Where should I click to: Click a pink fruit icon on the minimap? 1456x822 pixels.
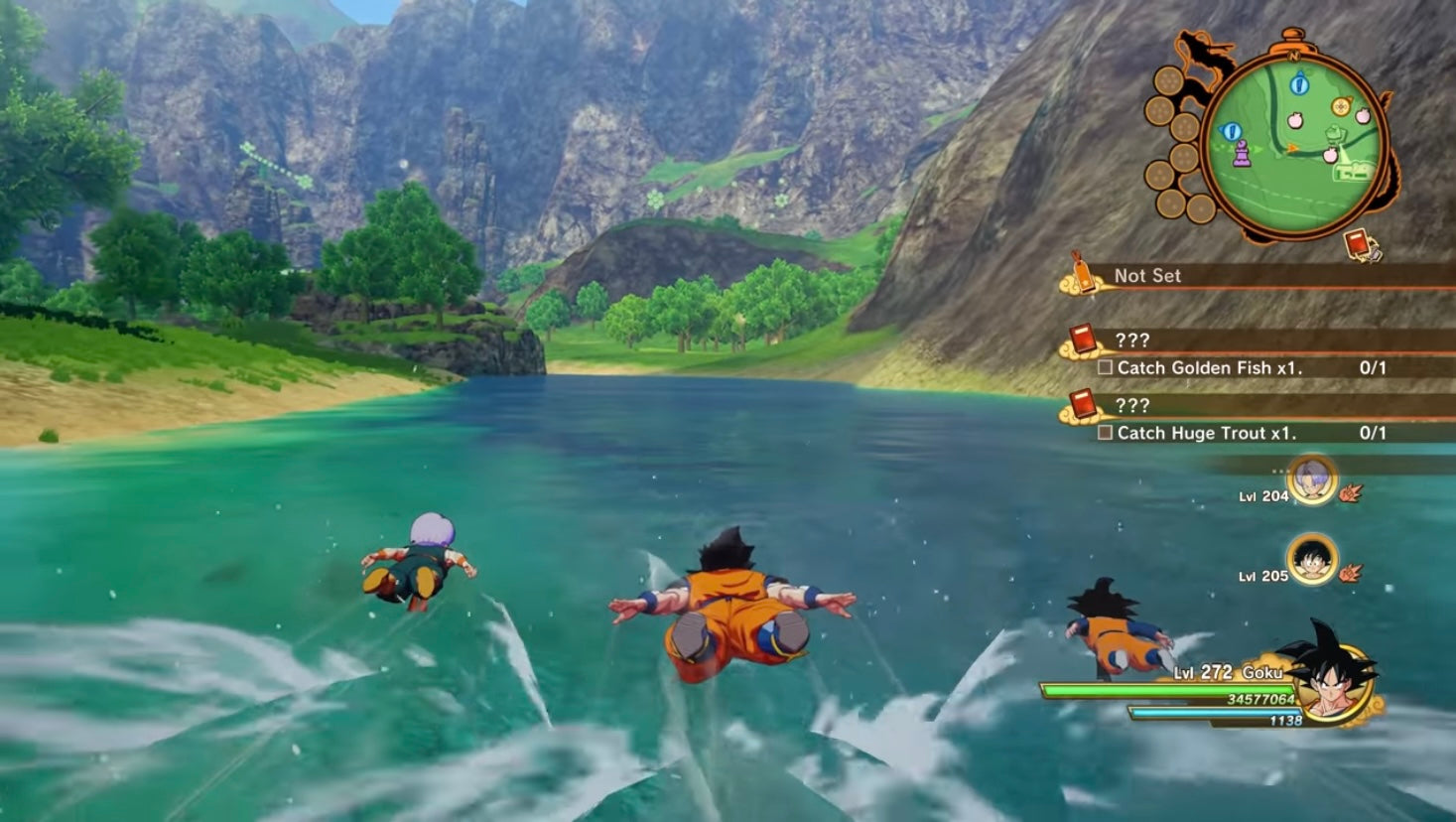[1295, 121]
